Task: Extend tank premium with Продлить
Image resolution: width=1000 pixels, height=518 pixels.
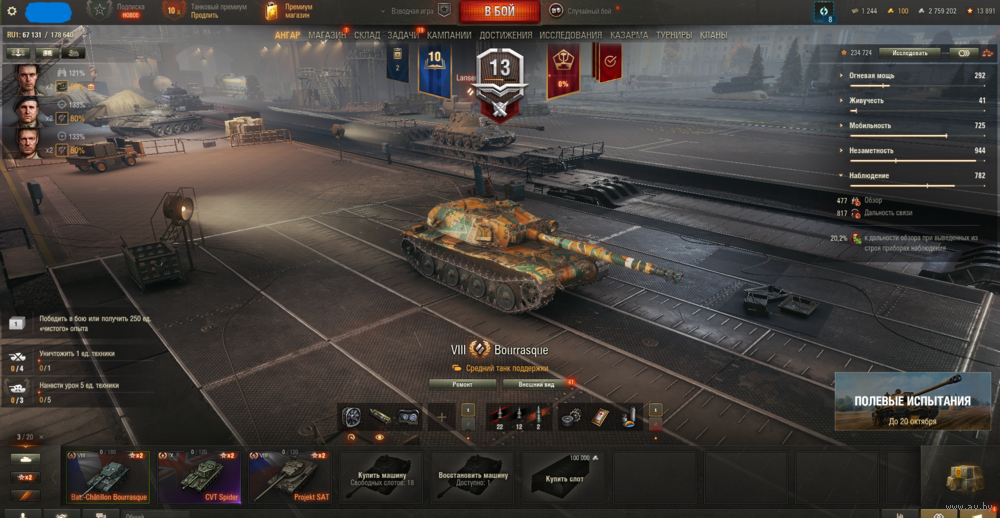Action: click(205, 15)
